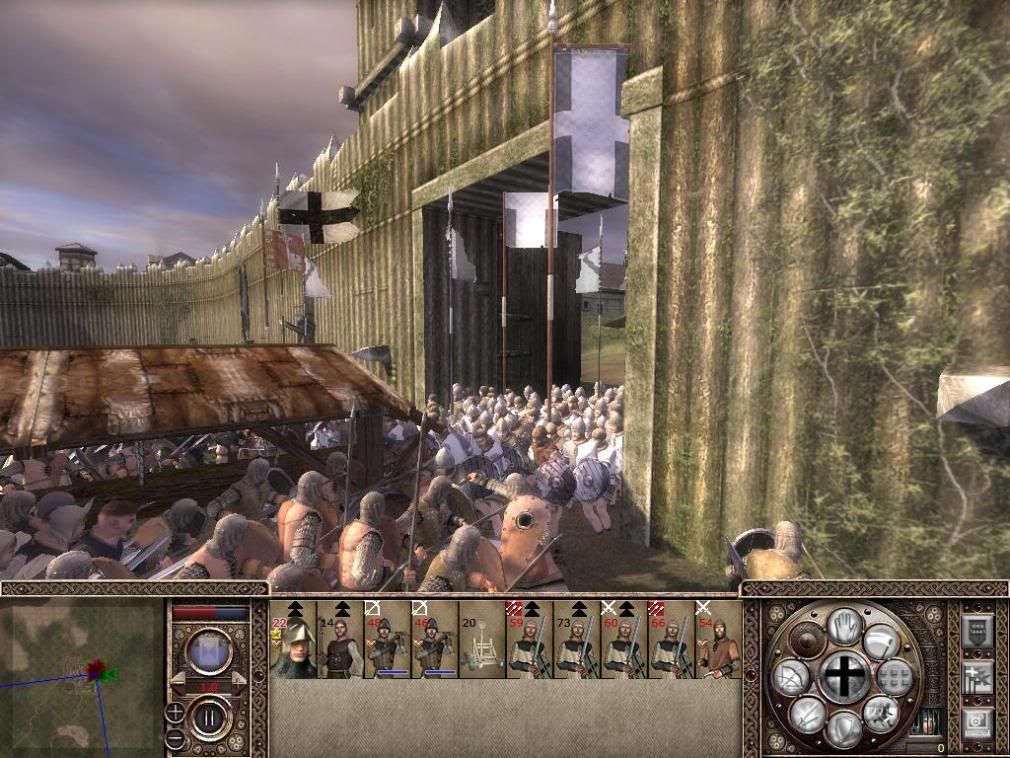The image size is (1010, 758).
Task: Decrease game speed with the left arrow
Action: 178,680
